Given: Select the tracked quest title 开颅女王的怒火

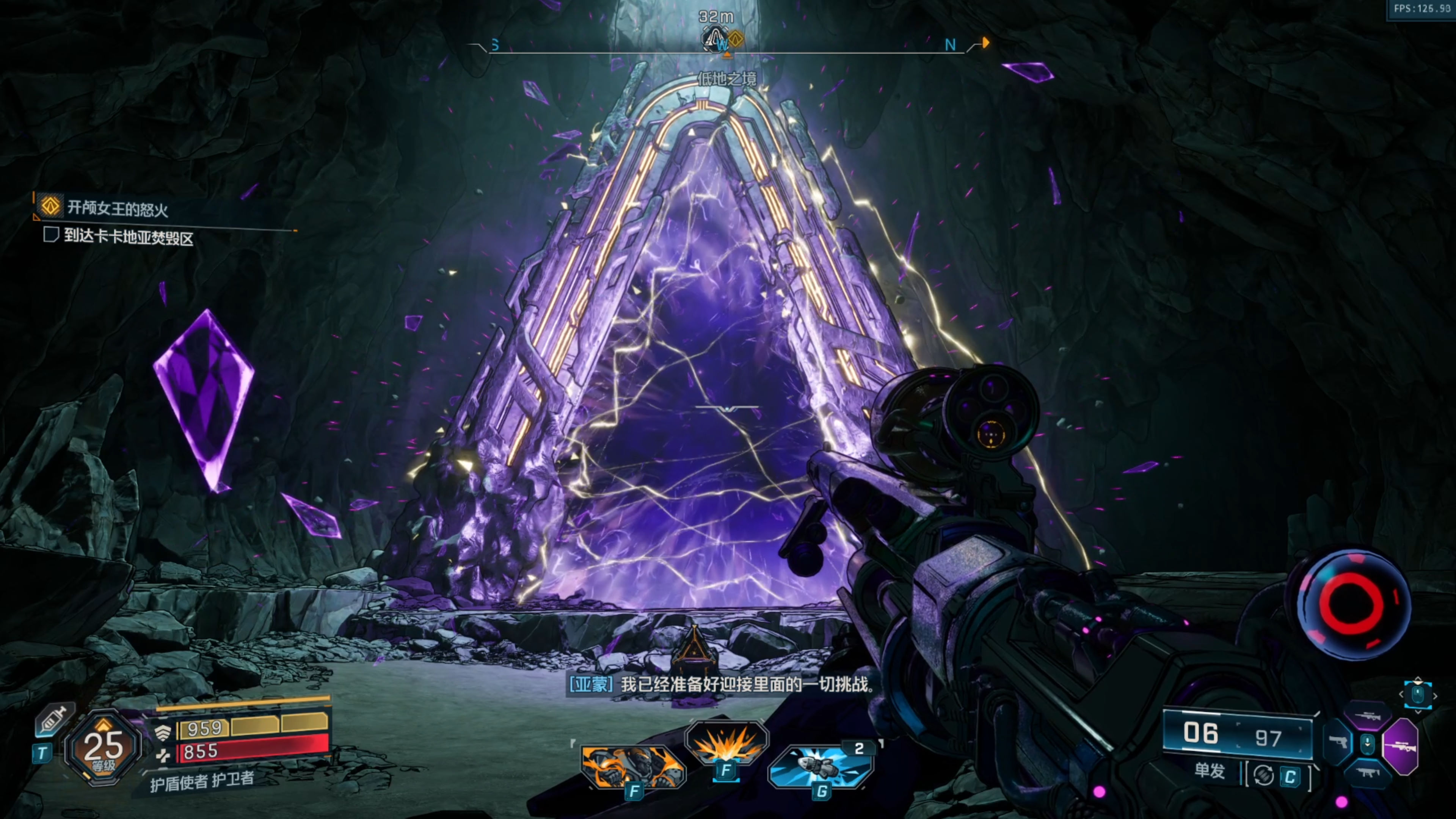Looking at the screenshot, I should [118, 209].
